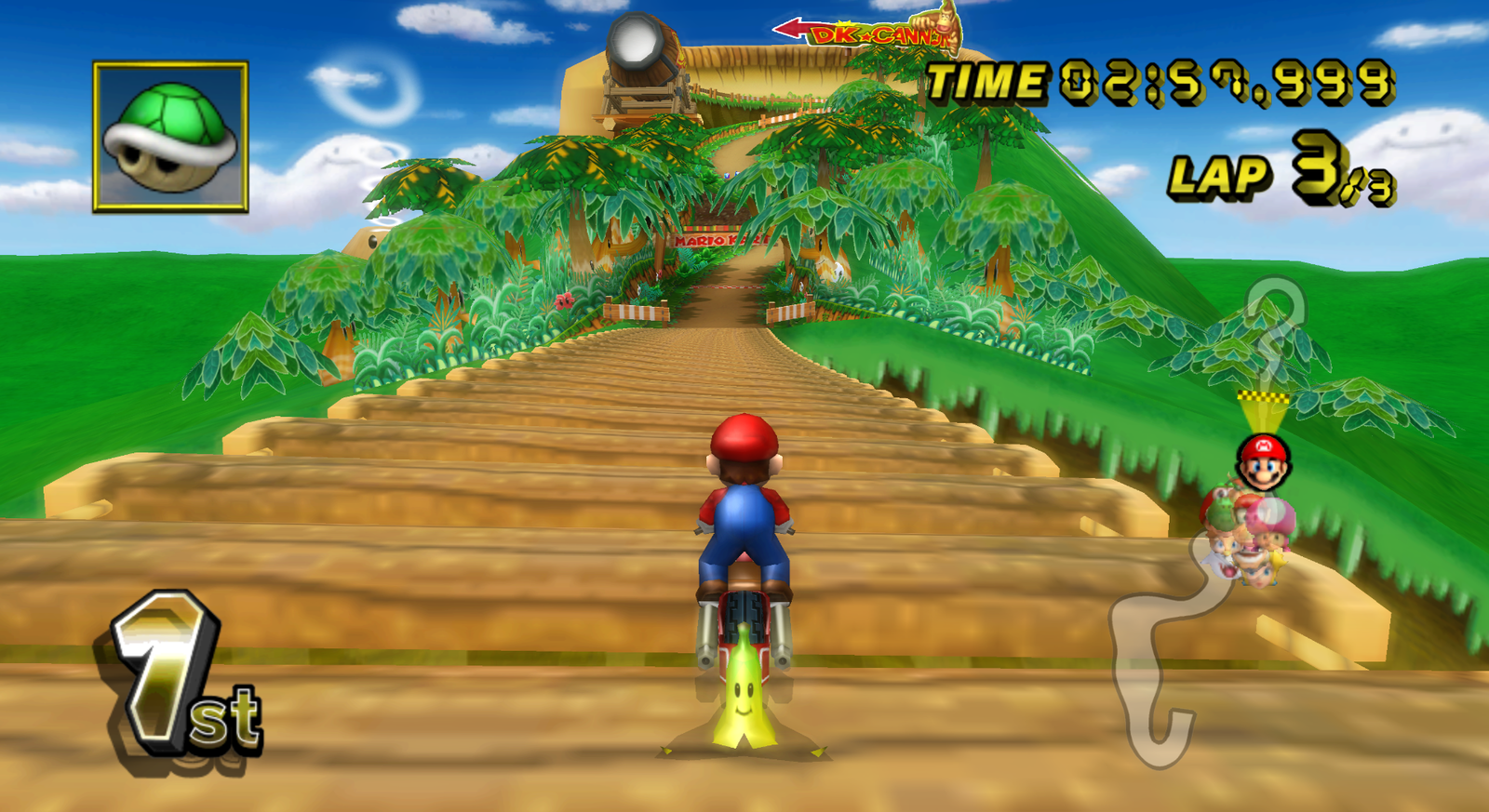Select the Yoshi icon on the minimap
Screen dimensions: 1489x812
[x=1221, y=514]
